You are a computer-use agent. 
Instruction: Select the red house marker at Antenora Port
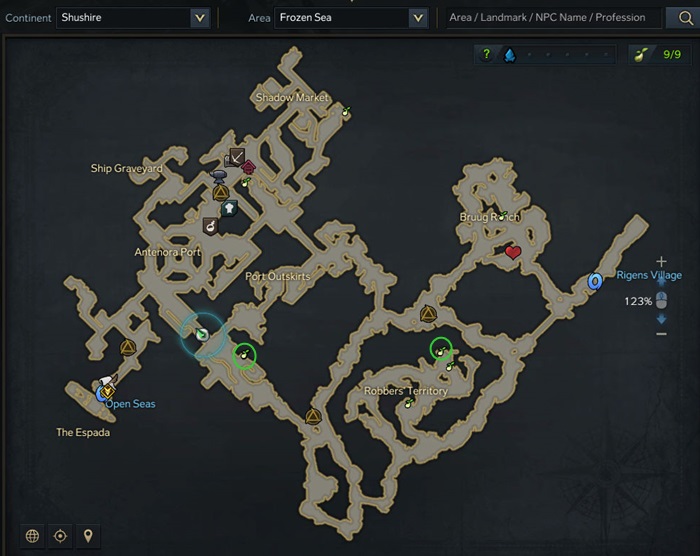click(x=248, y=167)
